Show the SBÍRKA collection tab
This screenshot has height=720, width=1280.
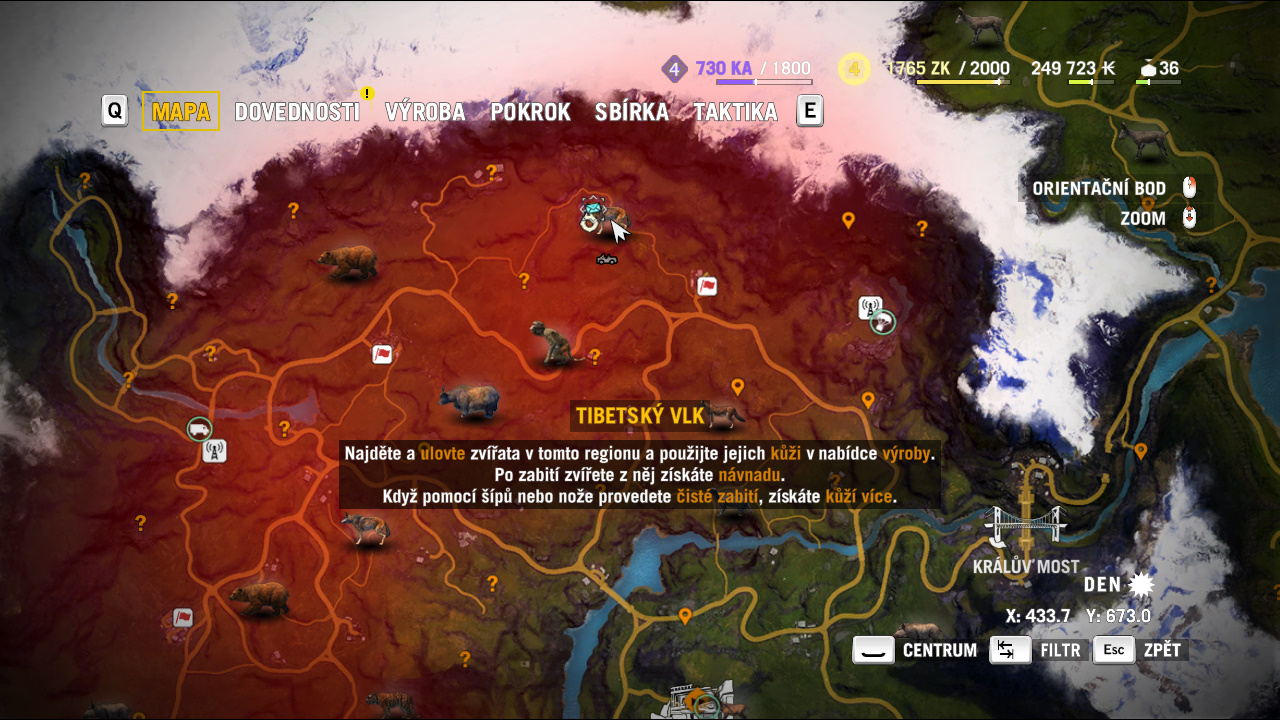pos(631,112)
